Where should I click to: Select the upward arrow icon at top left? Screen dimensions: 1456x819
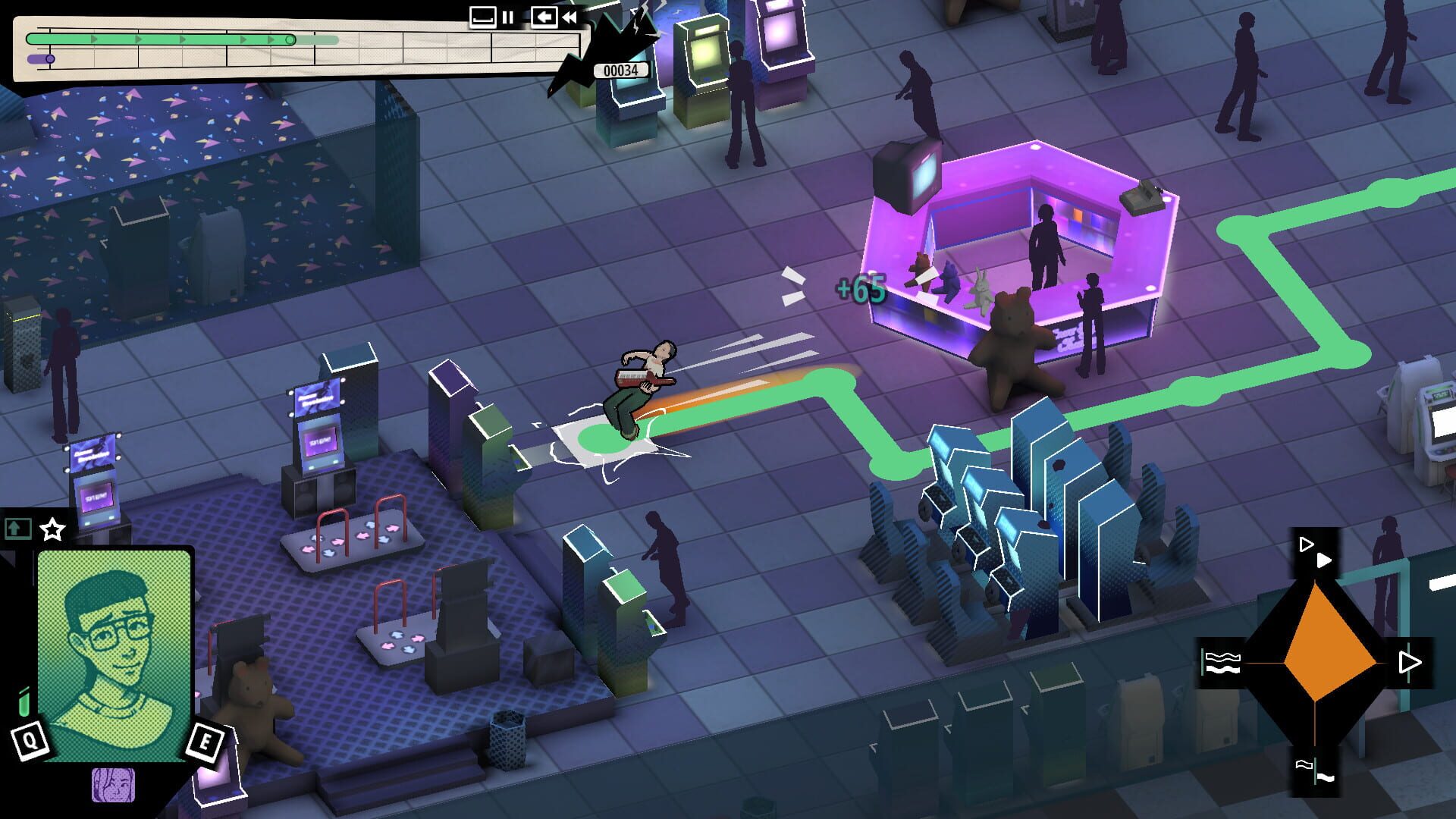point(17,529)
